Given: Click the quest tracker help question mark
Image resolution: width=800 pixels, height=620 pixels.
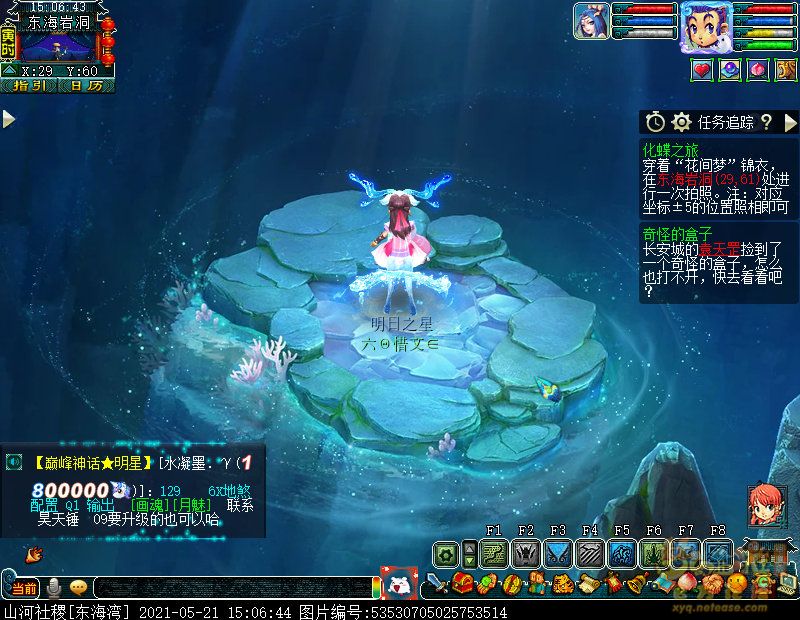Looking at the screenshot, I should pyautogui.click(x=766, y=122).
